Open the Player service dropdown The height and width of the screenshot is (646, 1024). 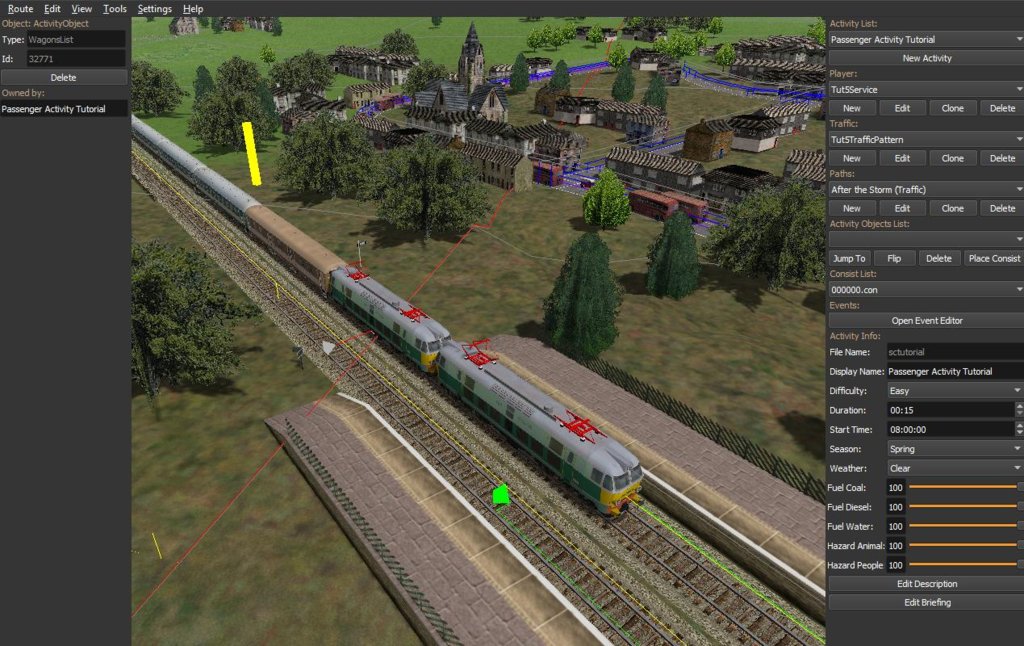point(925,90)
